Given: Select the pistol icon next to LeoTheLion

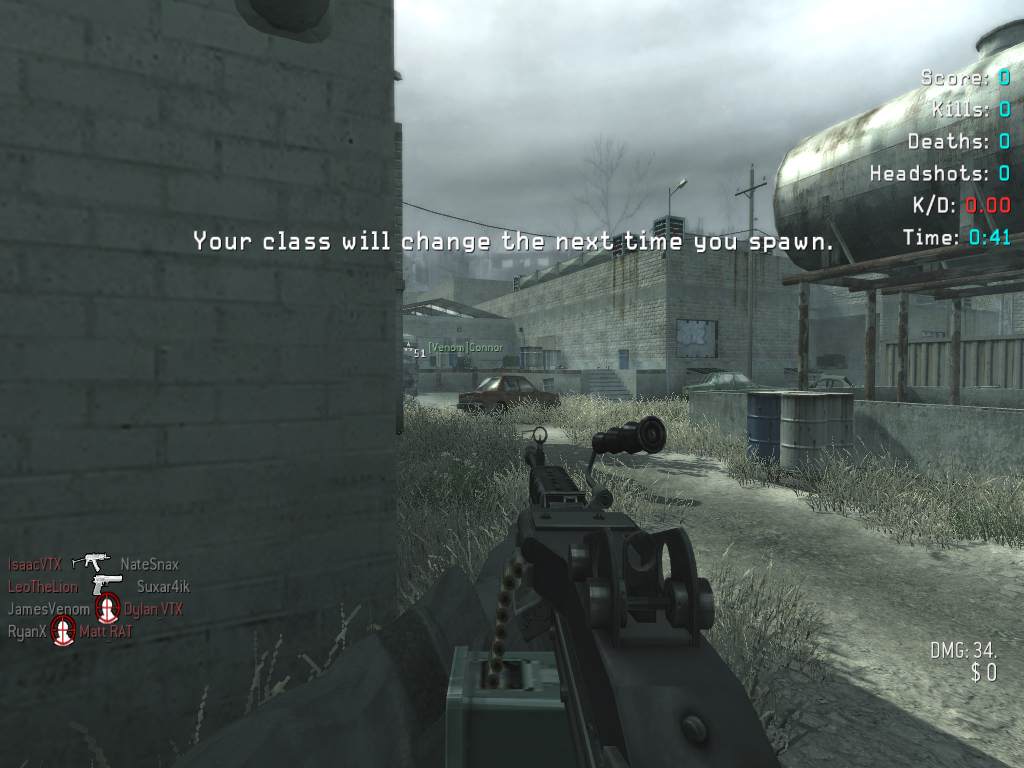Looking at the screenshot, I should (x=106, y=585).
